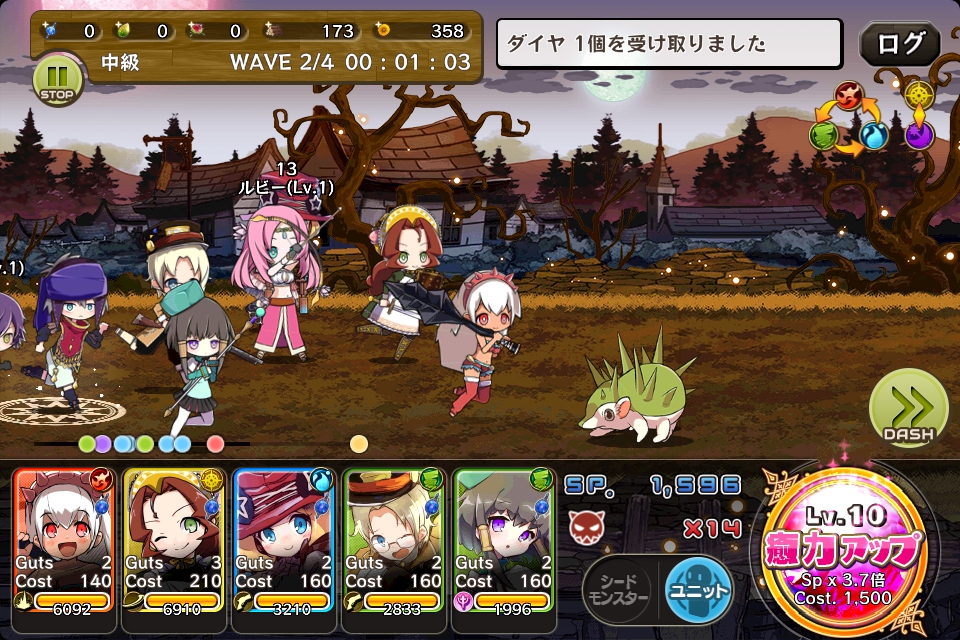Tap the ダイヤ received notification message

670,44
